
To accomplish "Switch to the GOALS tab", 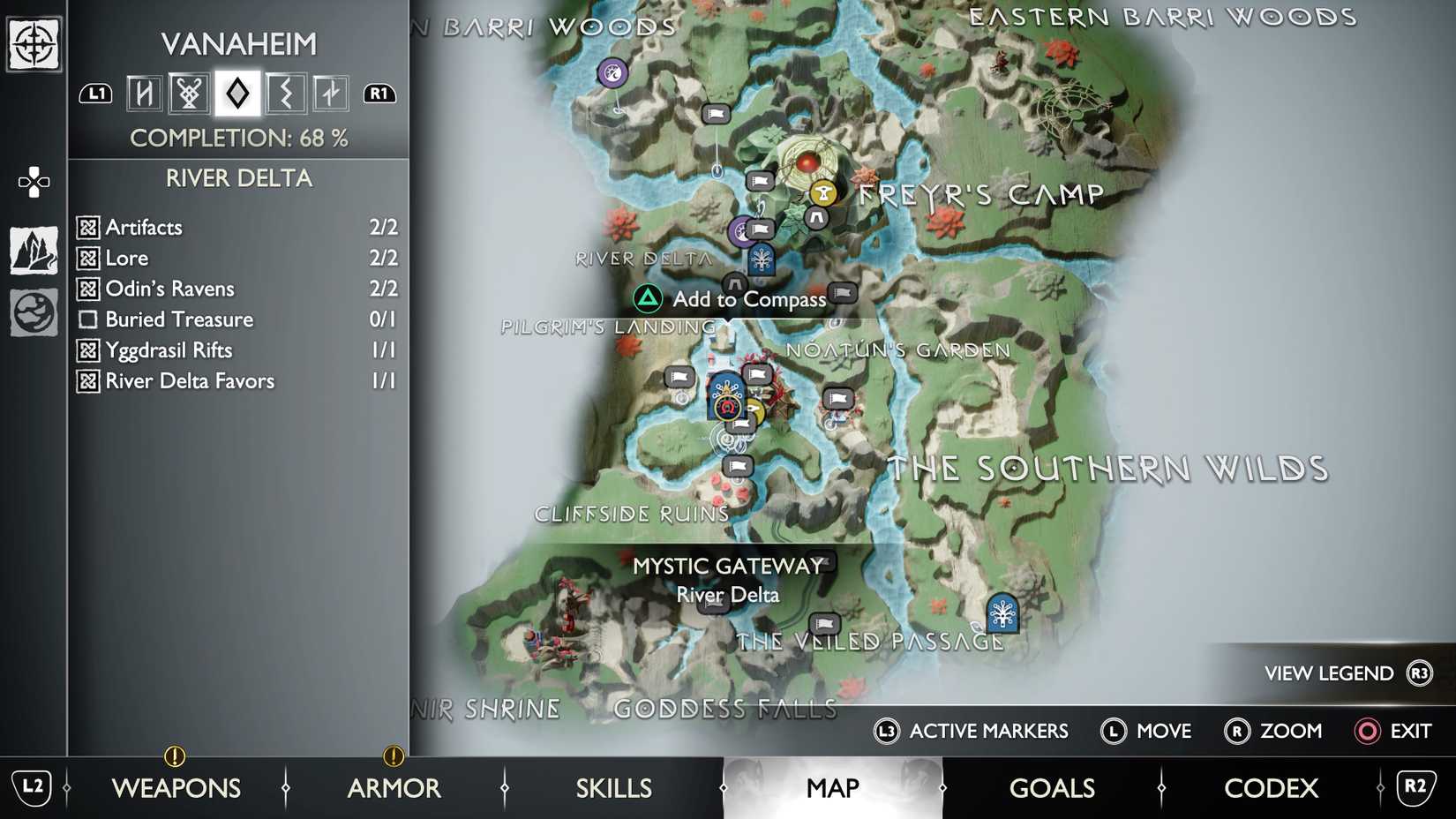I will pos(1052,787).
